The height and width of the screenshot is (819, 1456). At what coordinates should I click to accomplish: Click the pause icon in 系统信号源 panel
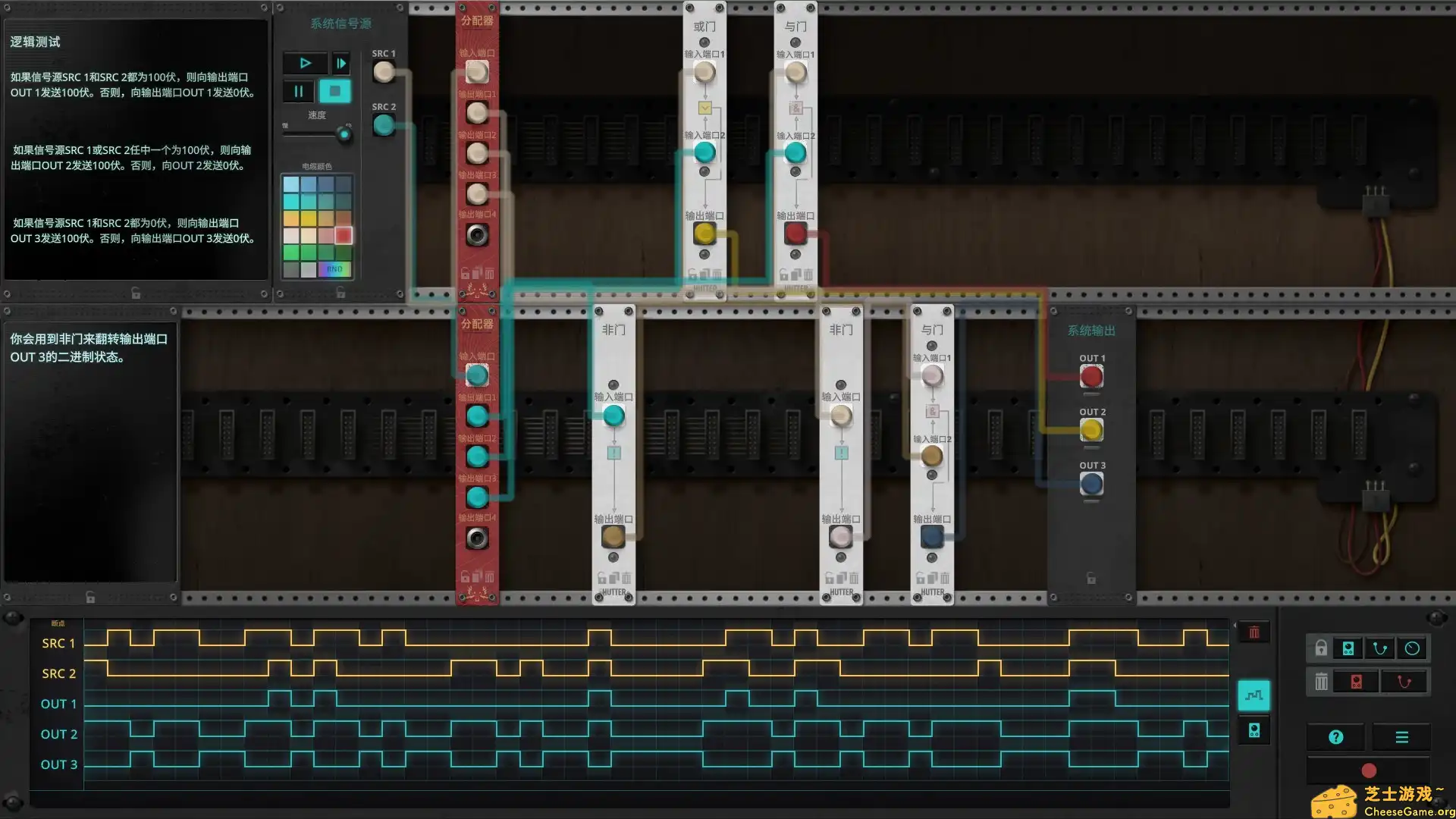[x=298, y=91]
